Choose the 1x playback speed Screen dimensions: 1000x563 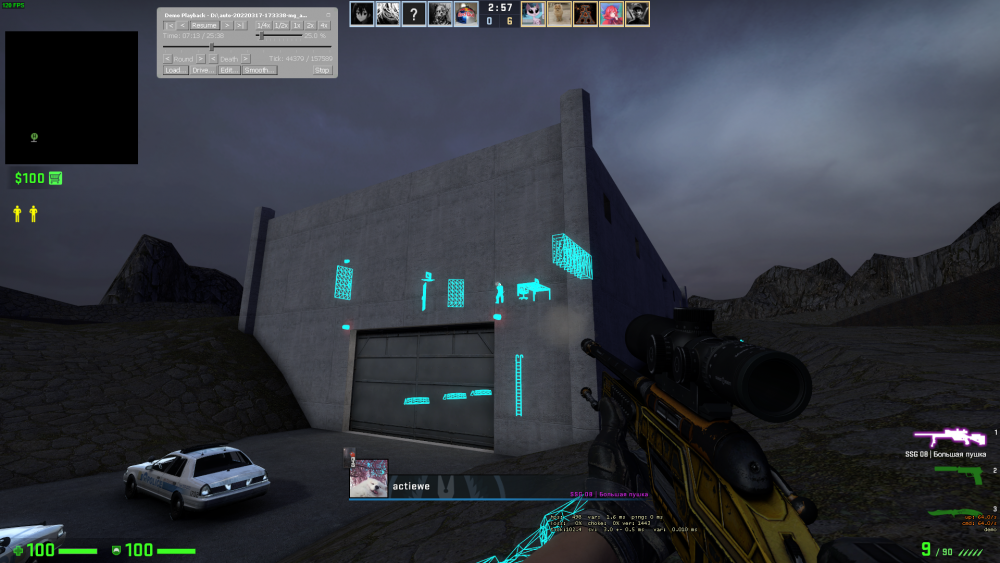point(297,25)
